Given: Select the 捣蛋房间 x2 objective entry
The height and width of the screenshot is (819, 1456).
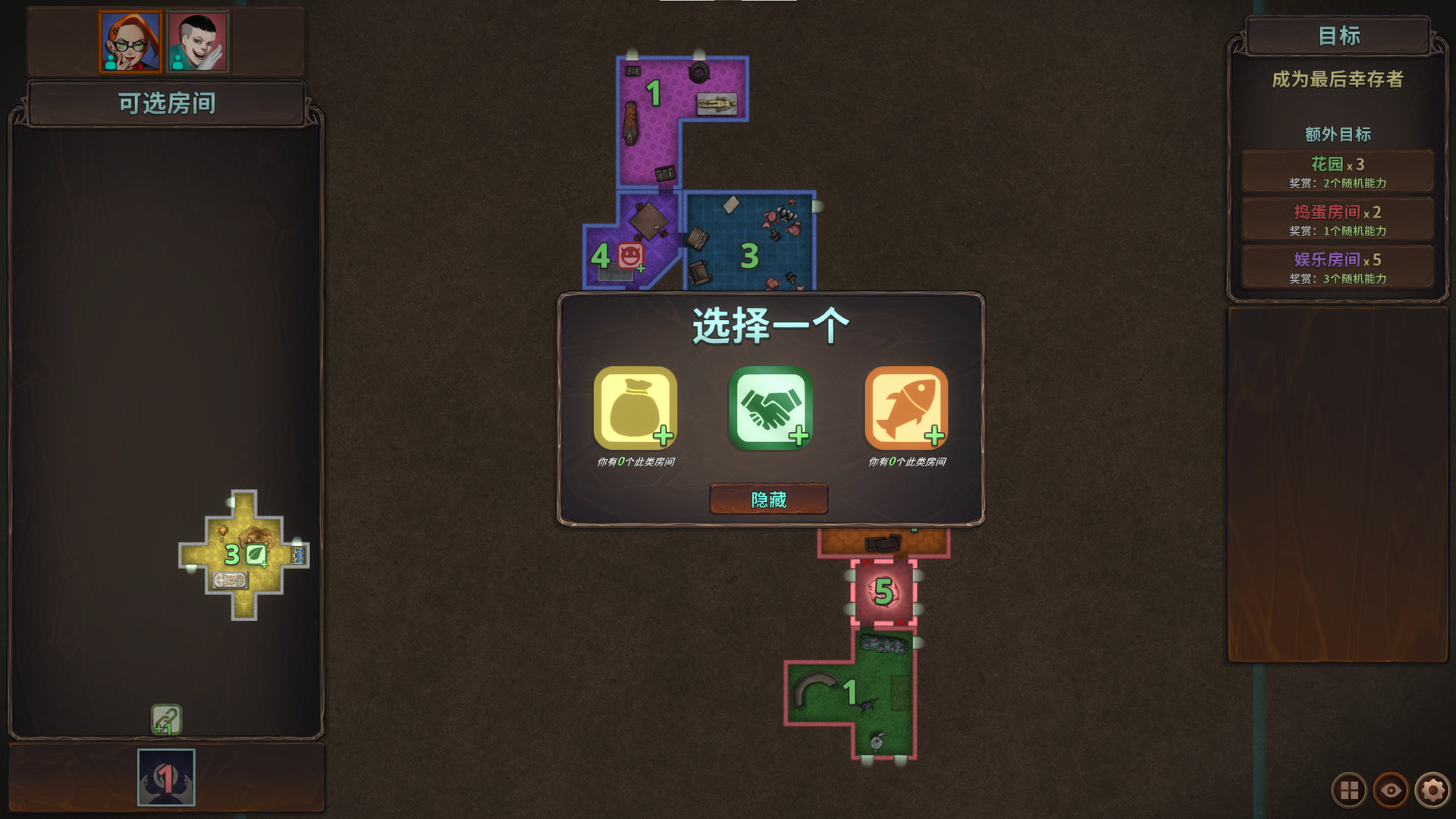Looking at the screenshot, I should 1337,219.
